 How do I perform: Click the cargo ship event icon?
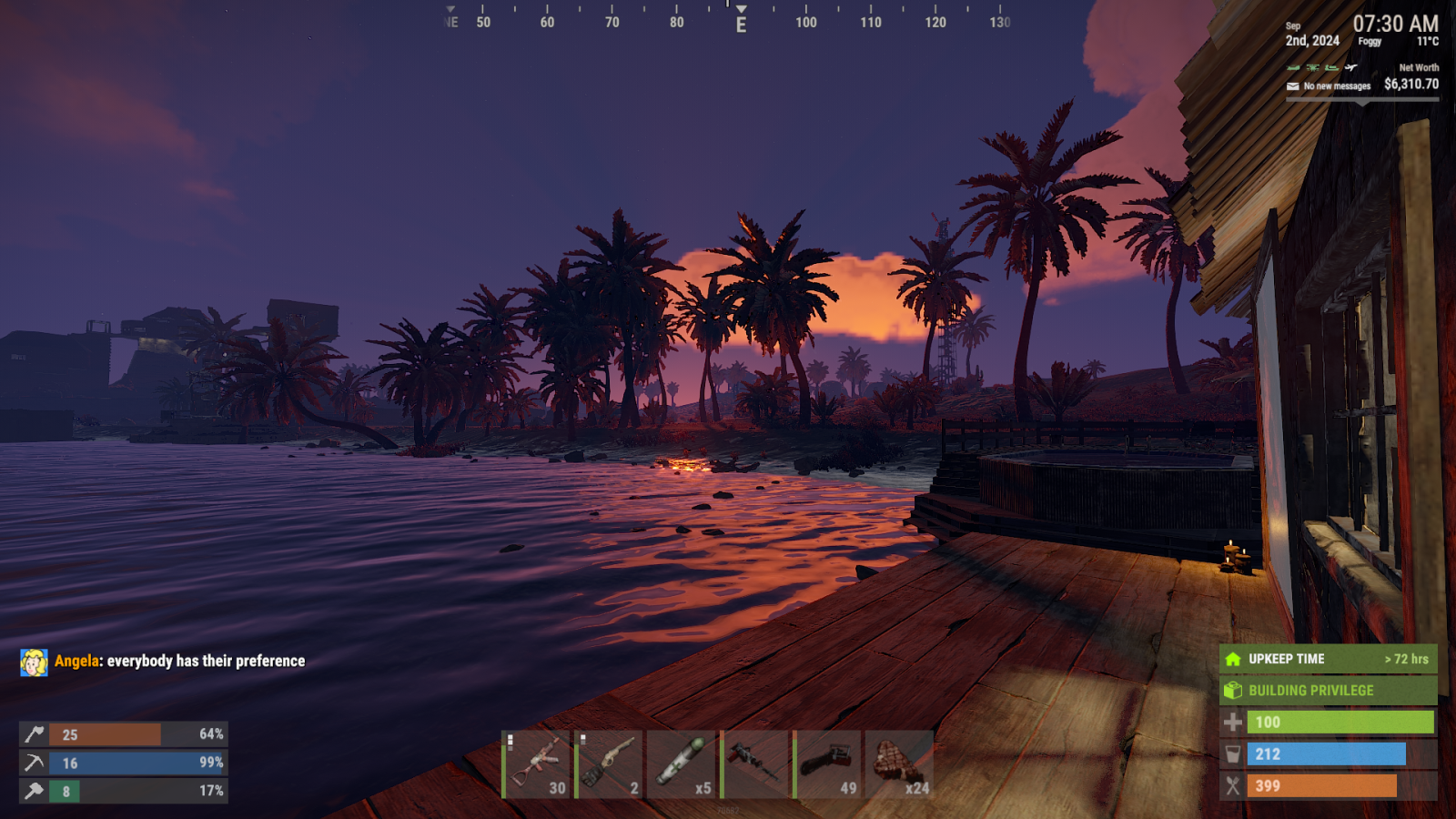1332,67
